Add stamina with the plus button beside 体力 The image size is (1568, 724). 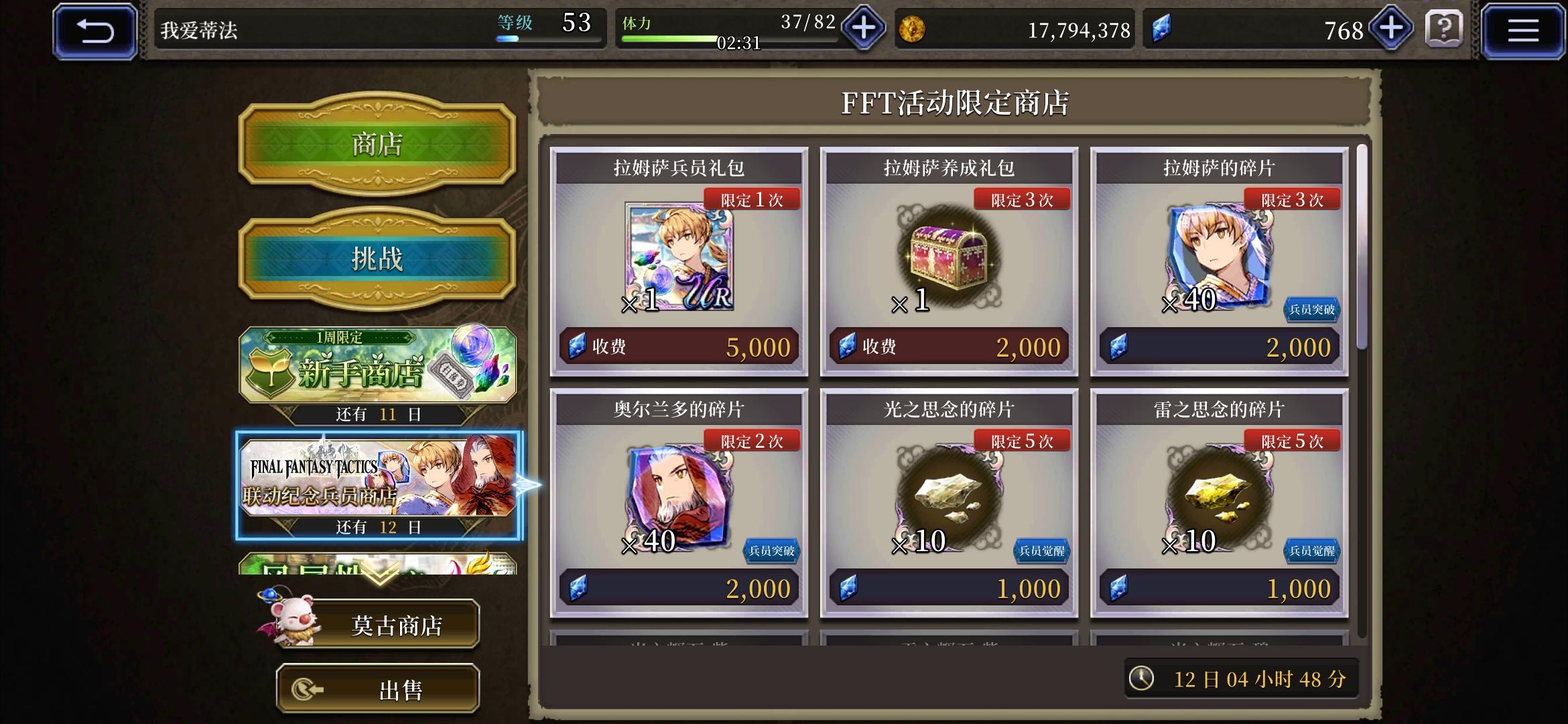coord(864,29)
